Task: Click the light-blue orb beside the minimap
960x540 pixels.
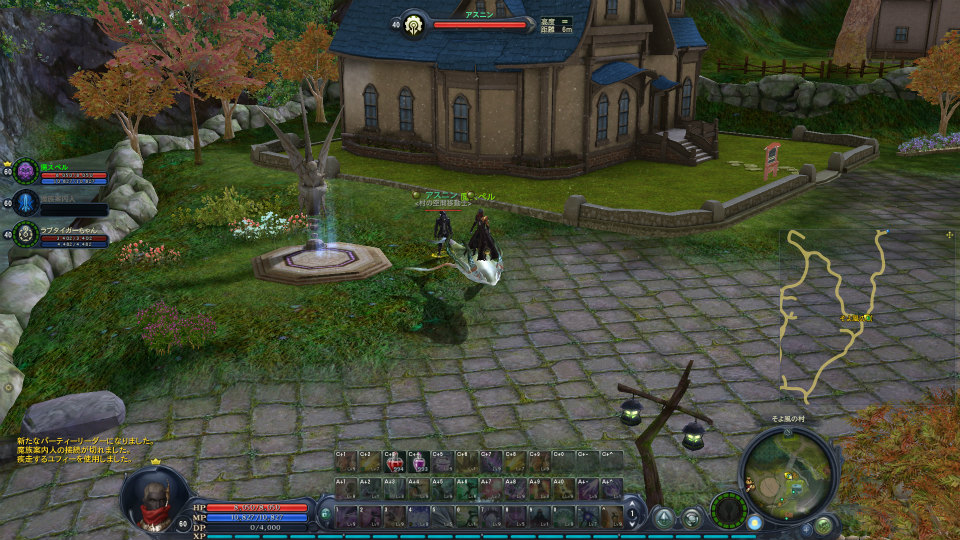Action: pyautogui.click(x=754, y=521)
